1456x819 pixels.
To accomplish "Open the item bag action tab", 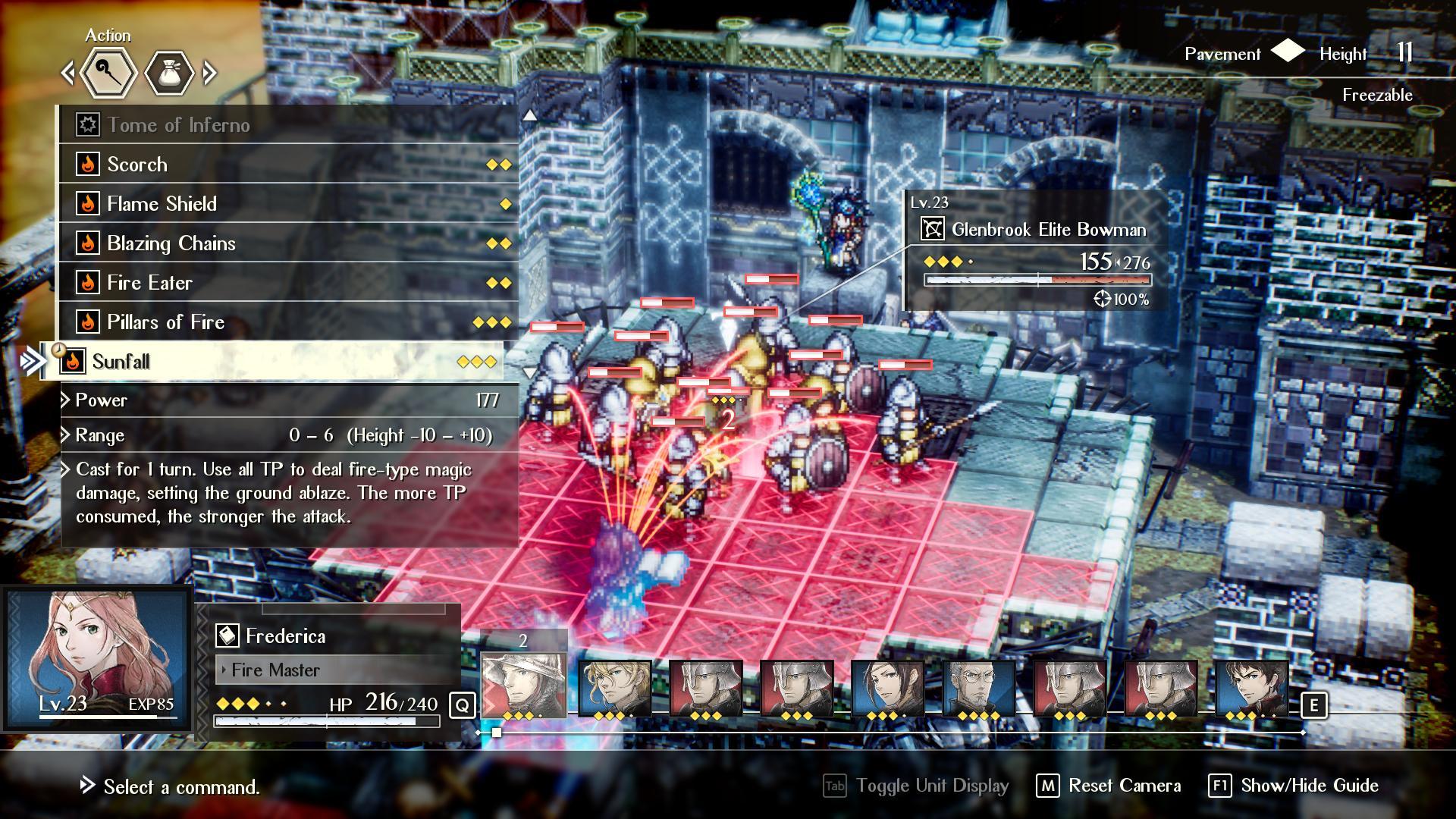I will point(168,74).
